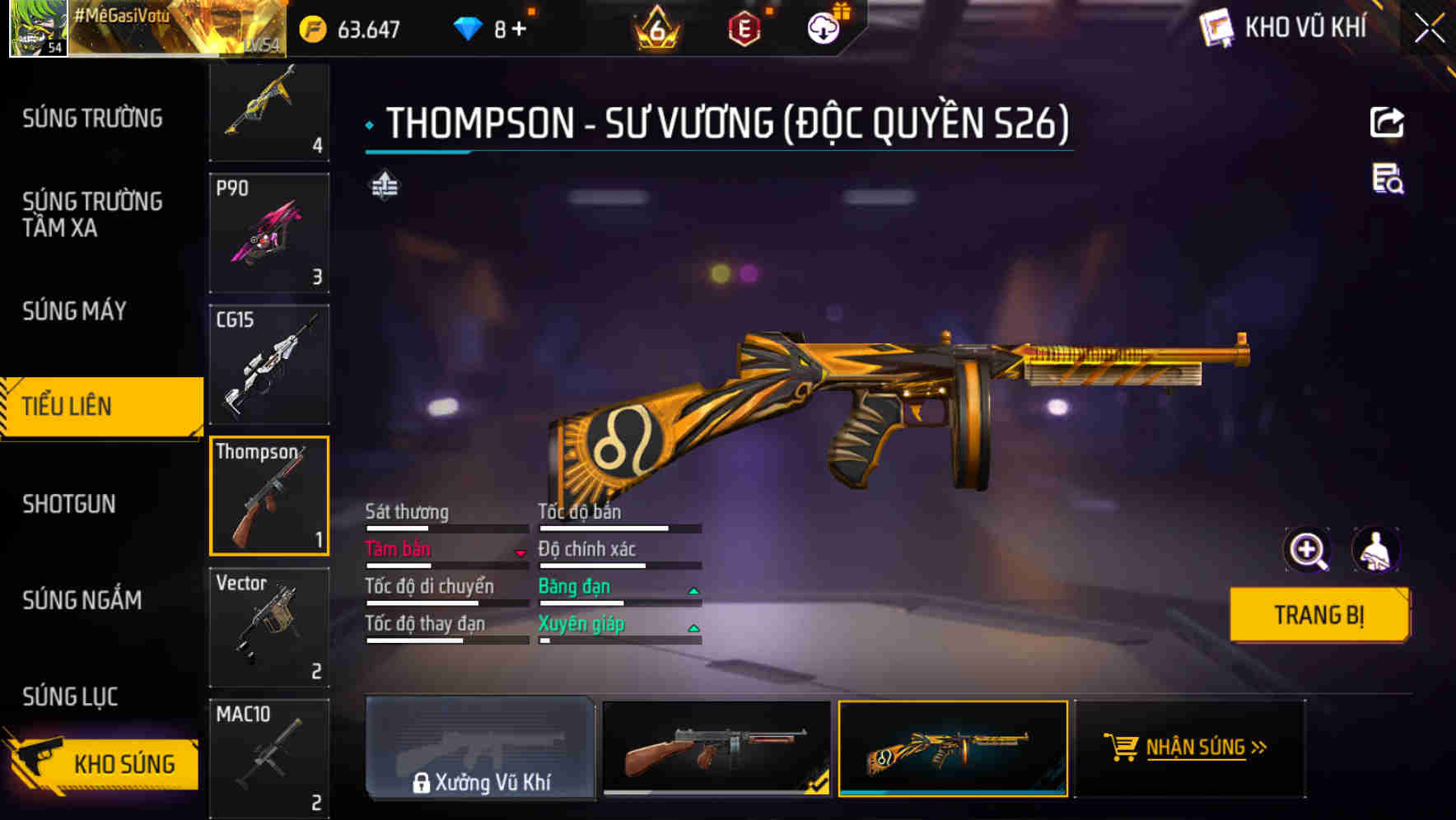The height and width of the screenshot is (820, 1456).
Task: Open the cloud download gift icon
Action: [822, 27]
